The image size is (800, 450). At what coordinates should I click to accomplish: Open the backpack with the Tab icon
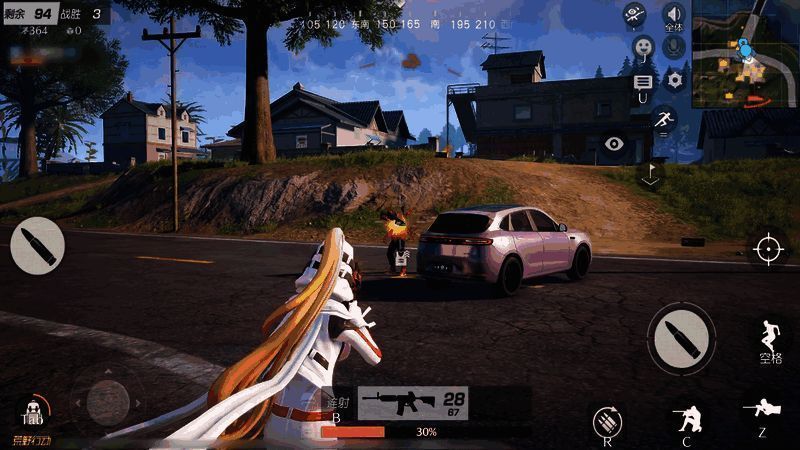(x=32, y=411)
